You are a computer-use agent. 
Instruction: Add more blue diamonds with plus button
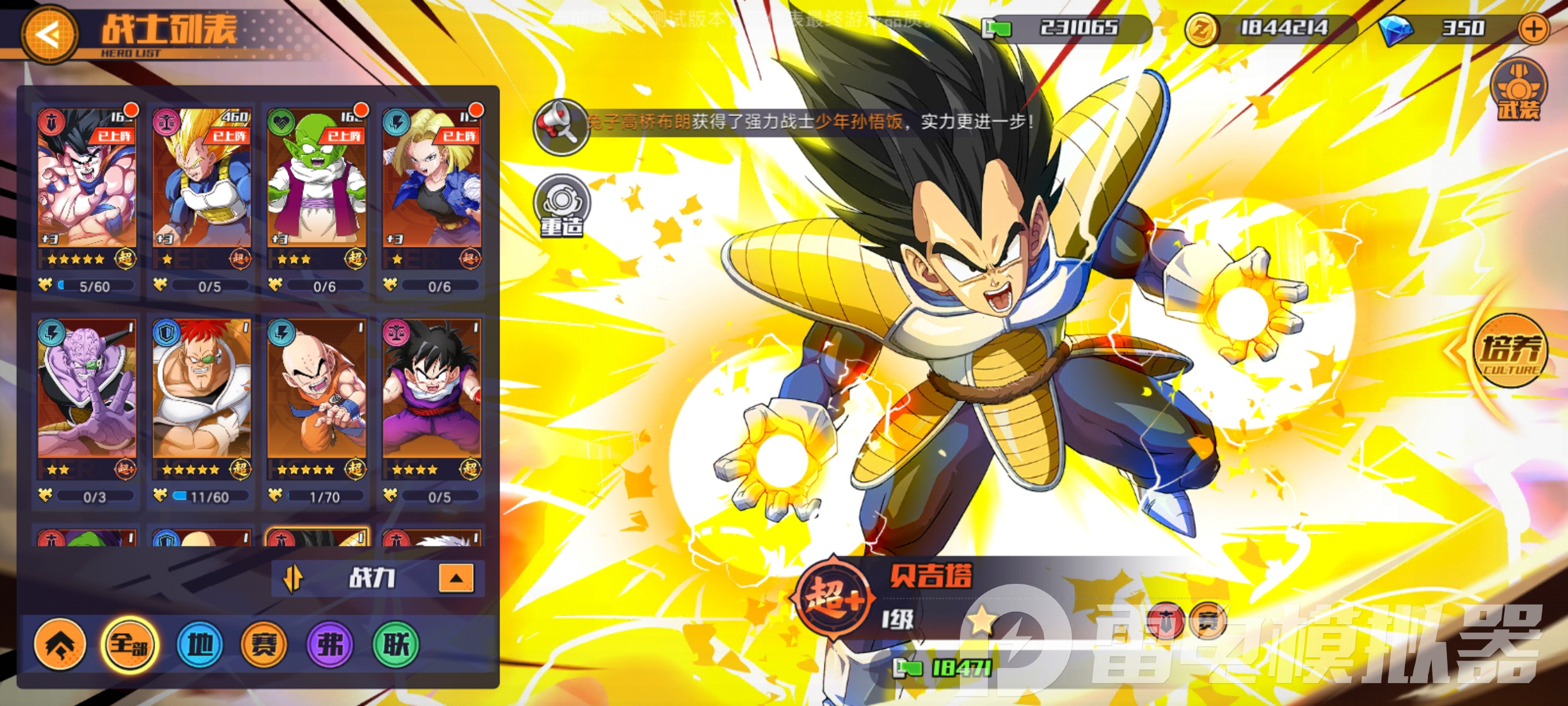click(x=1534, y=29)
